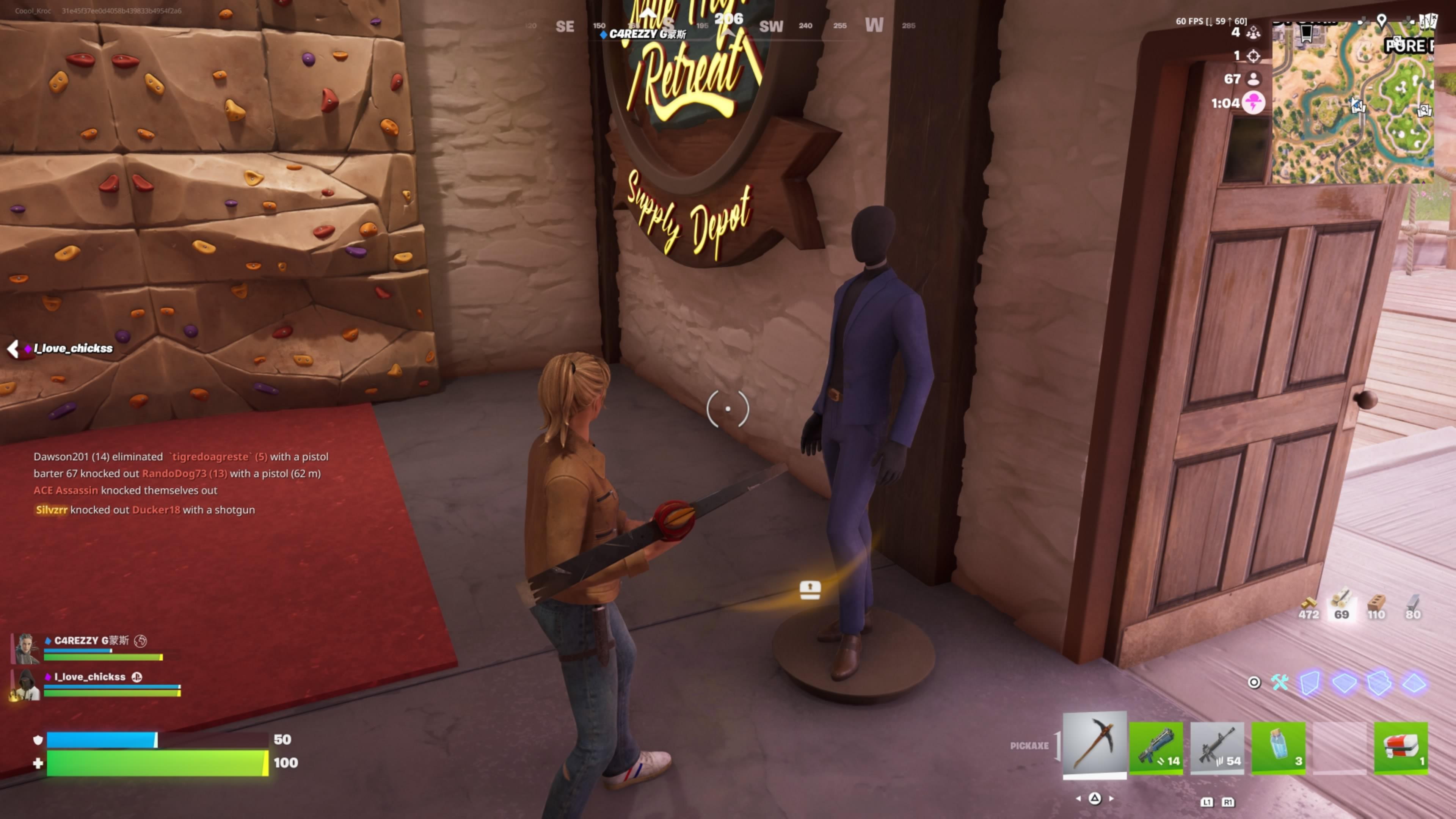
Task: Select the pickaxe slot in the hotbar
Action: 1094,744
